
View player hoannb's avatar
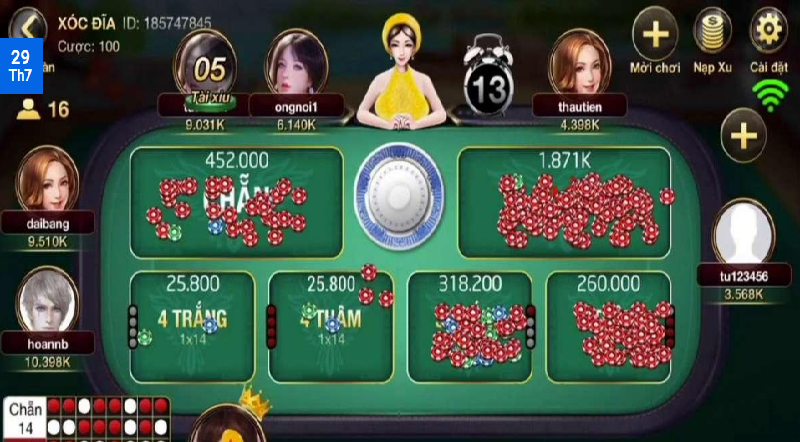tap(46, 300)
